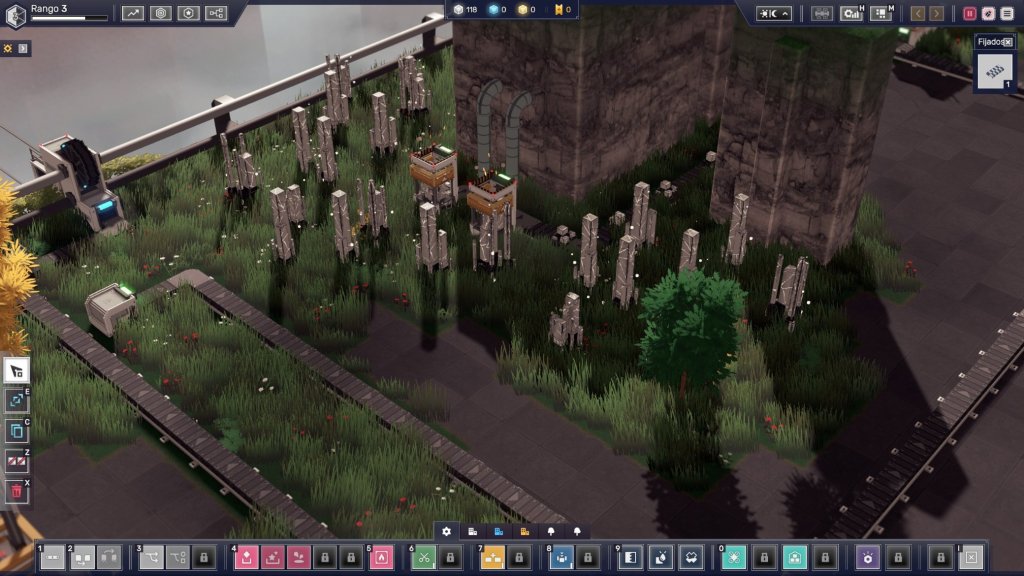Choose the green scissors cutter tool

pyautogui.click(x=424, y=557)
